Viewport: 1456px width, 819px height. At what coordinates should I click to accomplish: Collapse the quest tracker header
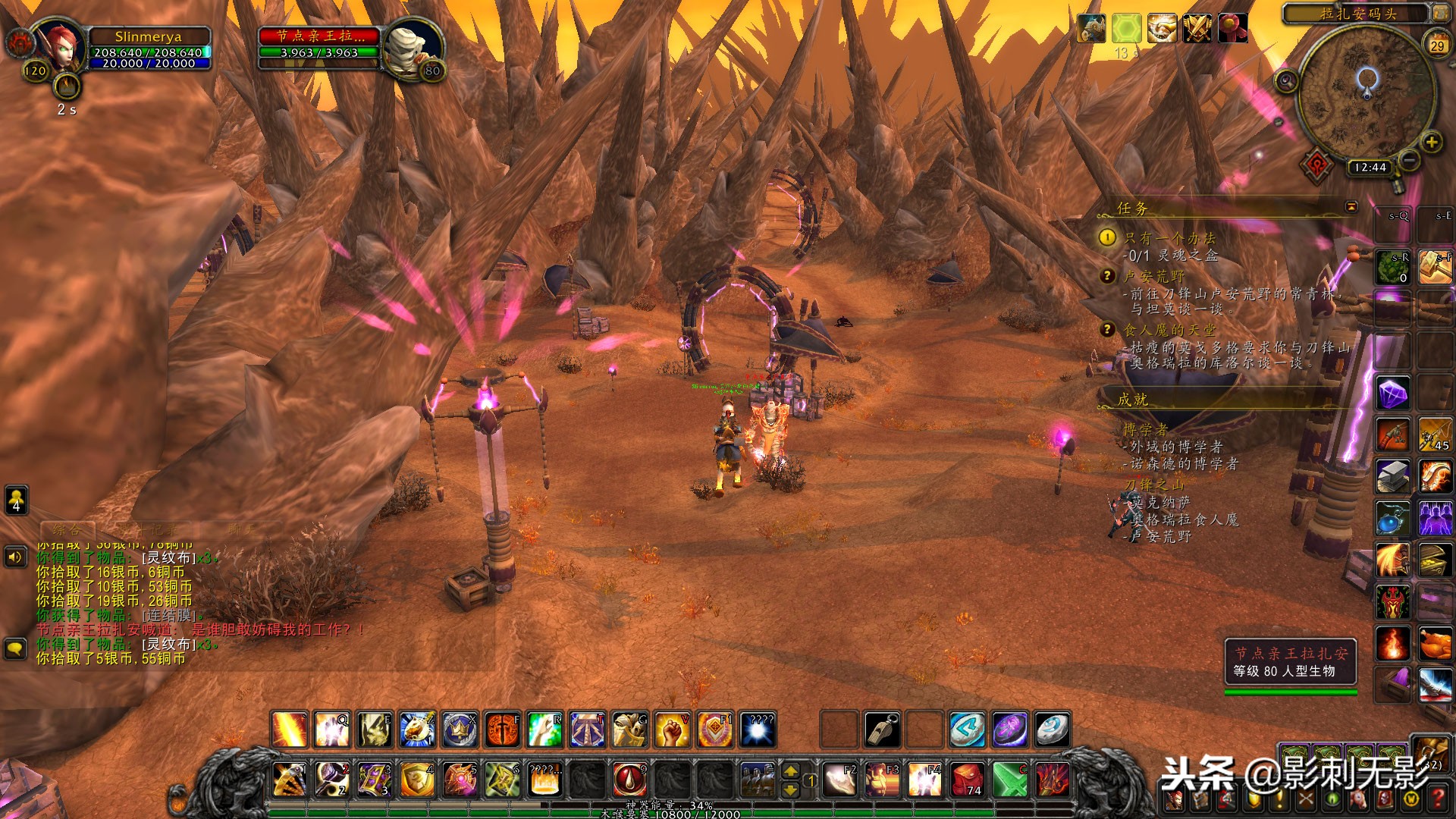1351,206
